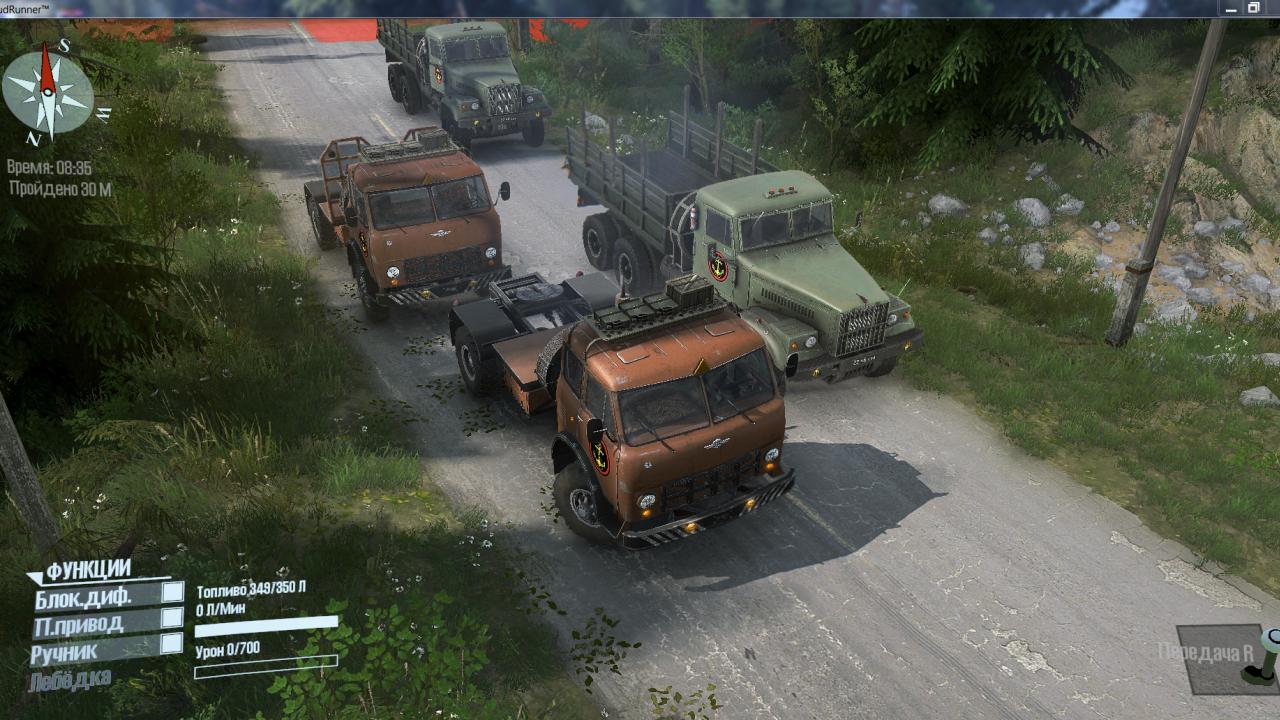
Task: Toggle the Блок.диф. differential lock checkbox
Action: point(173,592)
